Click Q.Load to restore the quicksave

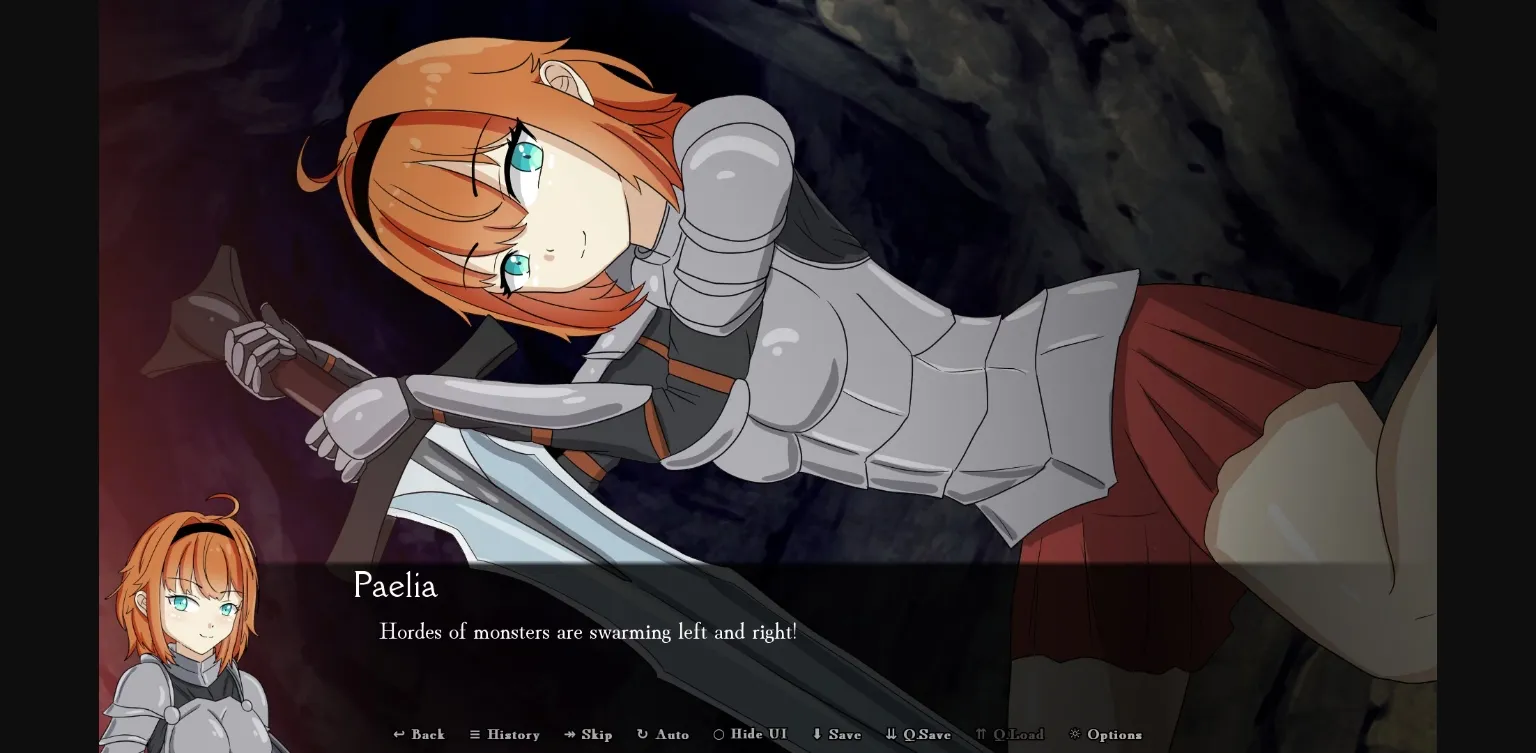pos(1013,734)
